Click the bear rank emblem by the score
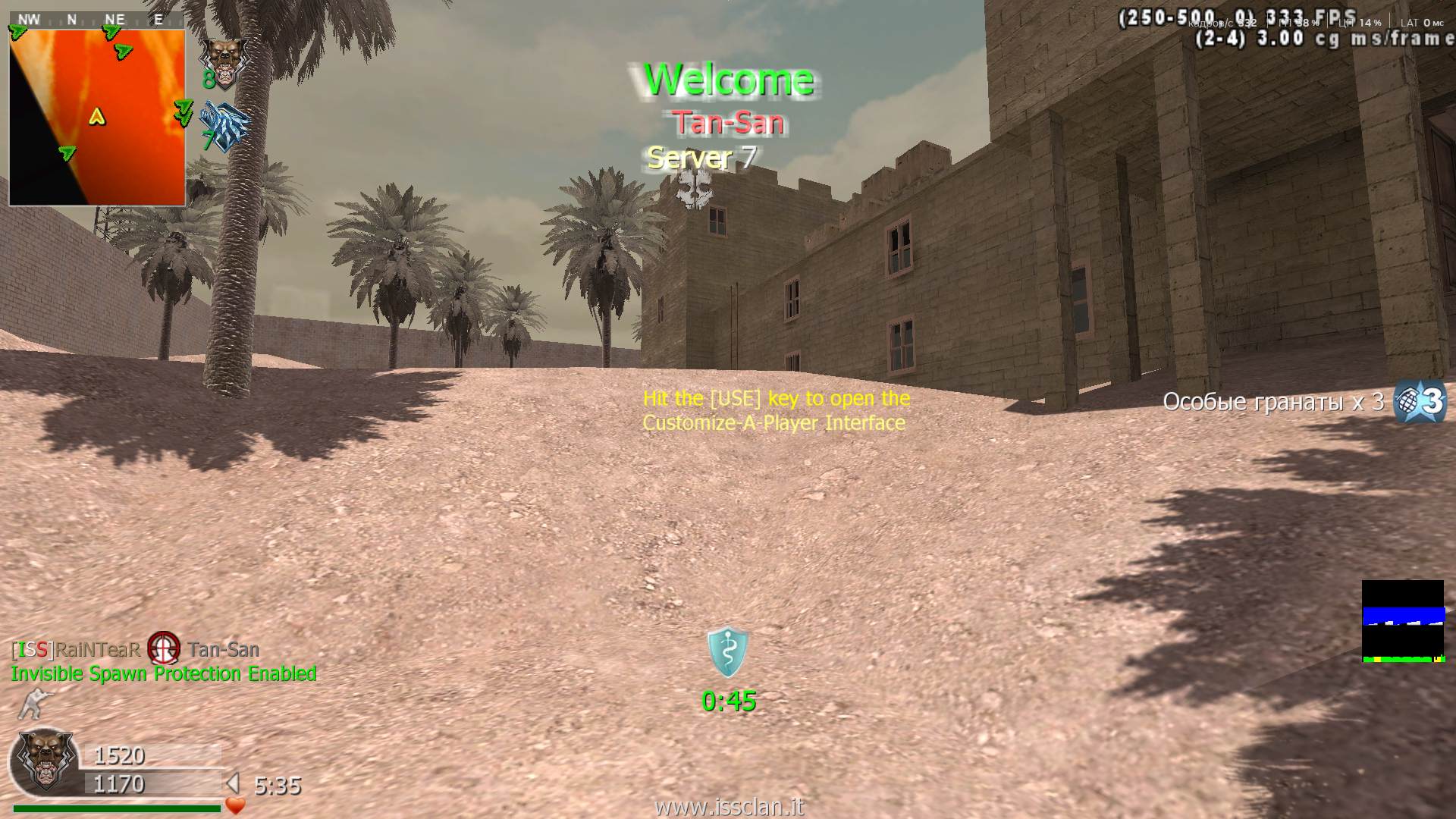Viewport: 1456px width, 819px height. coord(45,761)
